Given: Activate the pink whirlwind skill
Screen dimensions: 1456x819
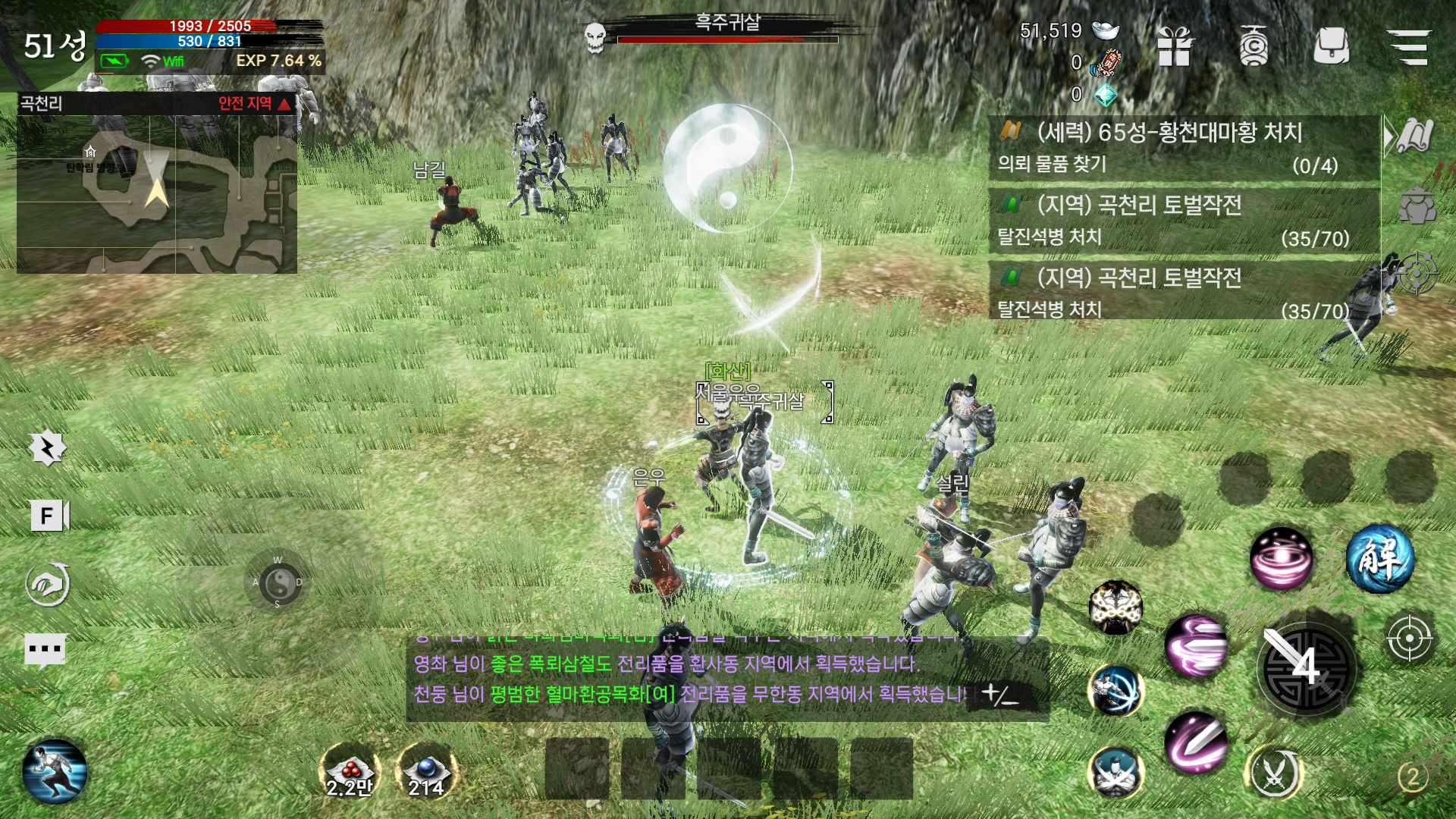Looking at the screenshot, I should click(1281, 559).
